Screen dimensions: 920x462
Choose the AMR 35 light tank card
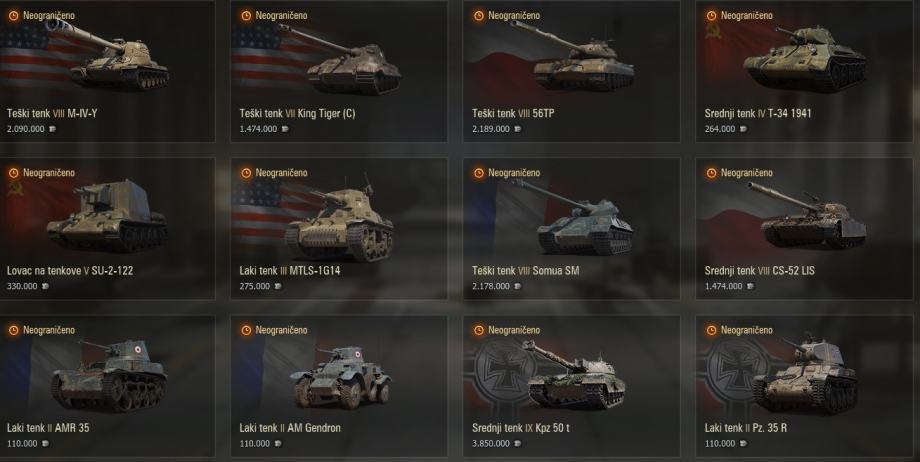(x=107, y=385)
